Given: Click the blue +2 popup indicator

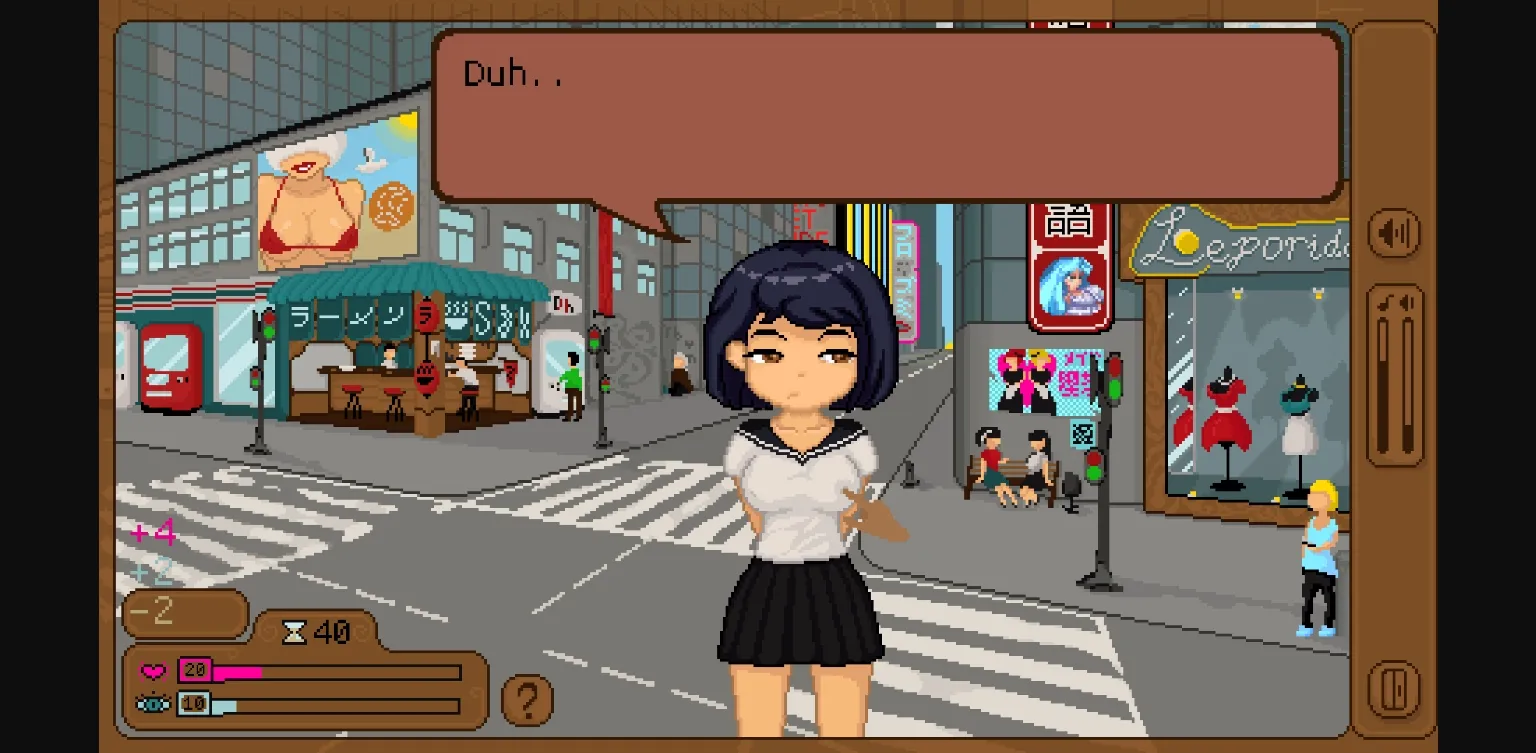Looking at the screenshot, I should [x=155, y=569].
